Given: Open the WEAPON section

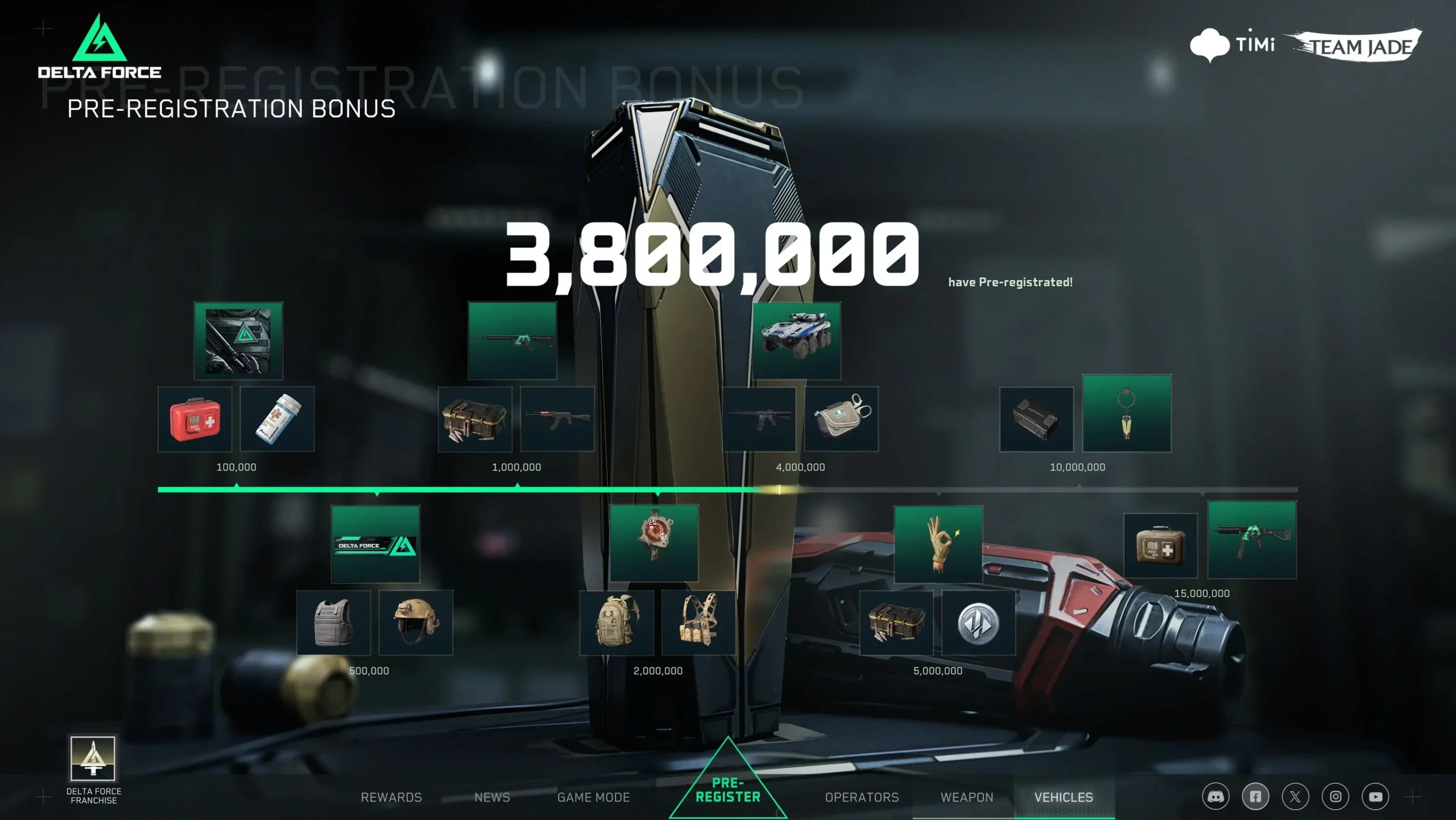Looking at the screenshot, I should point(967,797).
